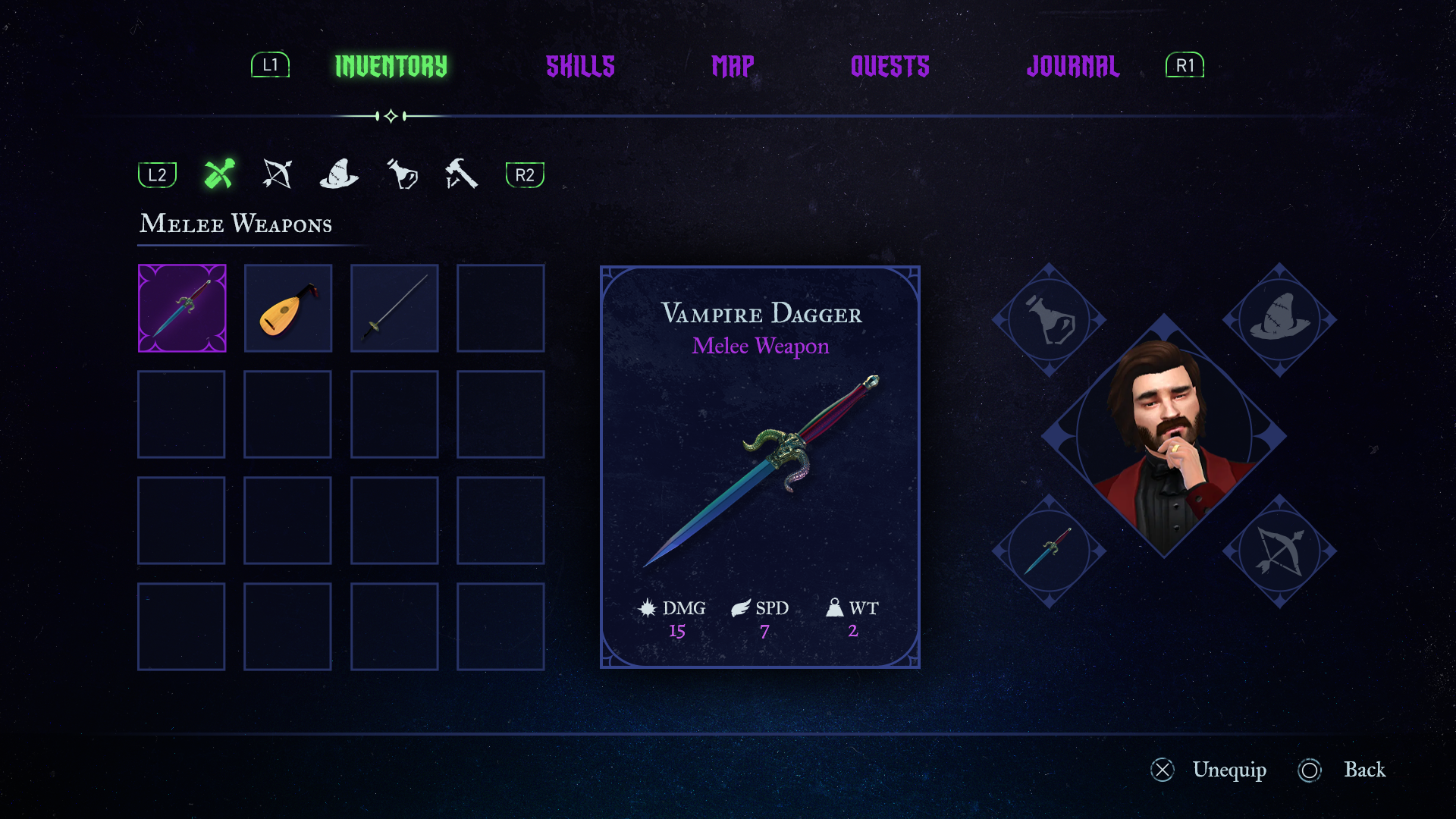This screenshot has height=819, width=1456.
Task: Show the Quests tab
Action: pyautogui.click(x=890, y=67)
